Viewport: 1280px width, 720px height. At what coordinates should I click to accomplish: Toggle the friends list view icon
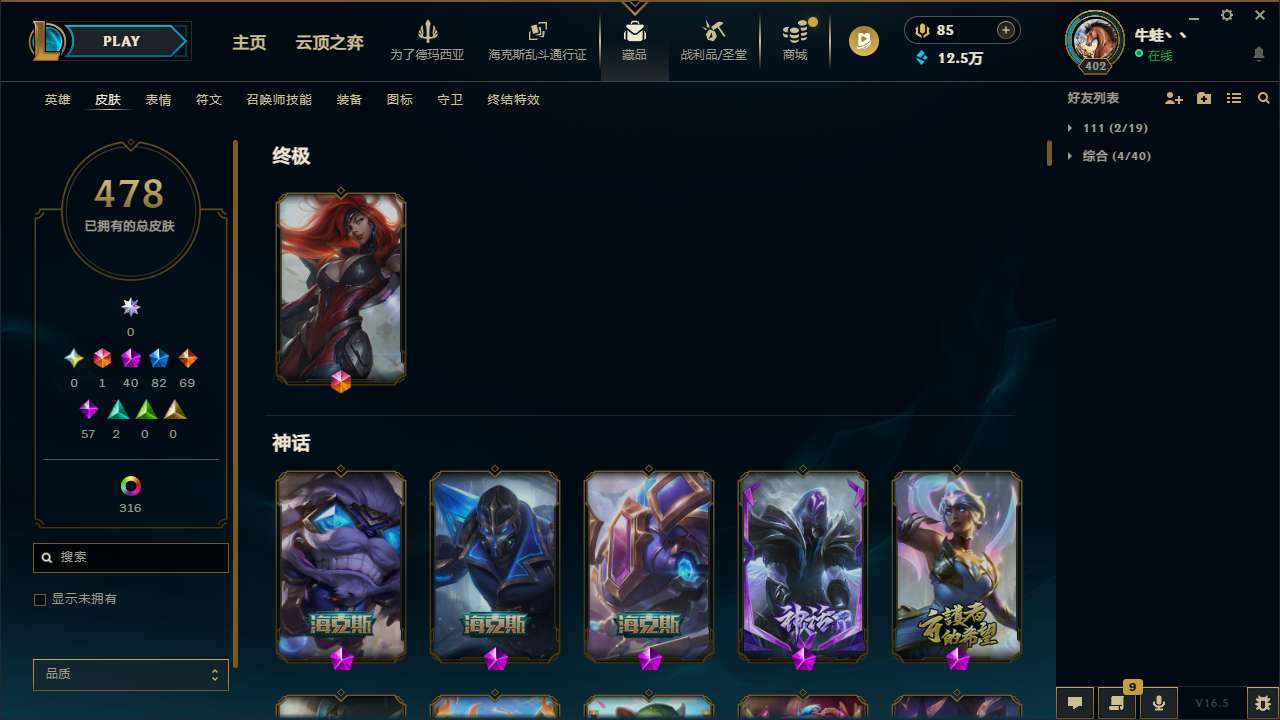click(1234, 98)
